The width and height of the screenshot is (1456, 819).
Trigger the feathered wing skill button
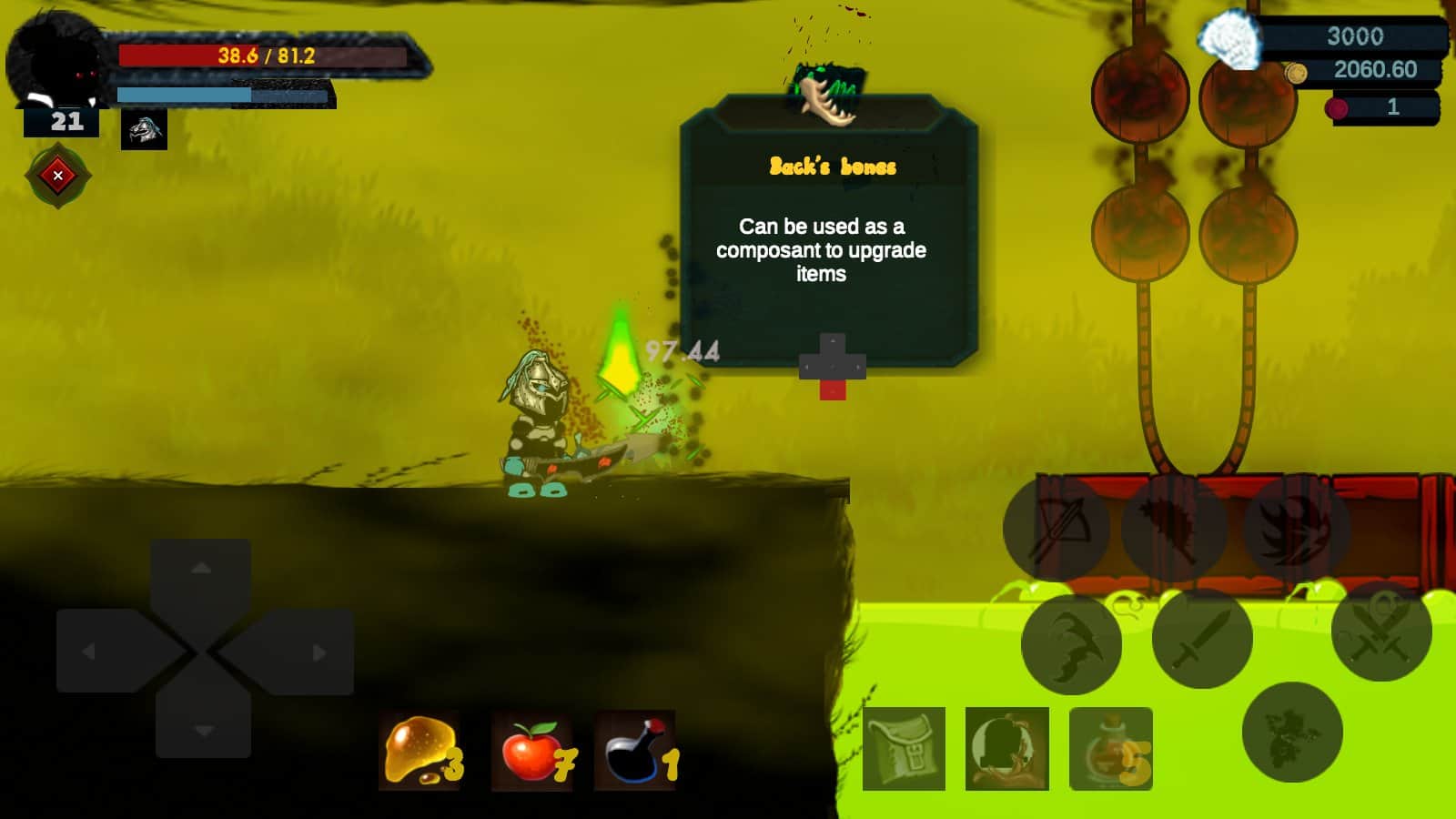tap(1174, 528)
